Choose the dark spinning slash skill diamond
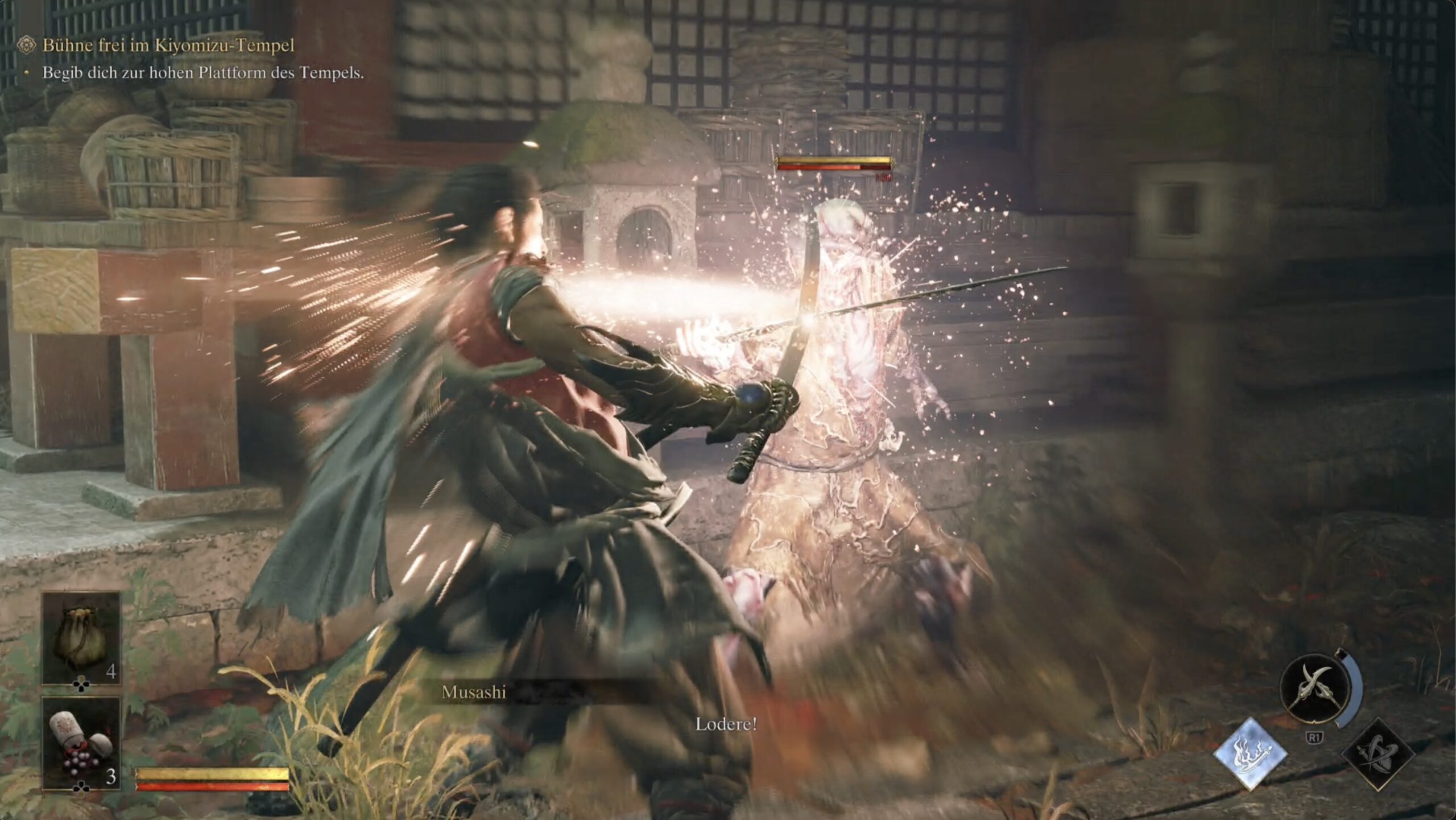The image size is (1456, 820). pos(1378,754)
